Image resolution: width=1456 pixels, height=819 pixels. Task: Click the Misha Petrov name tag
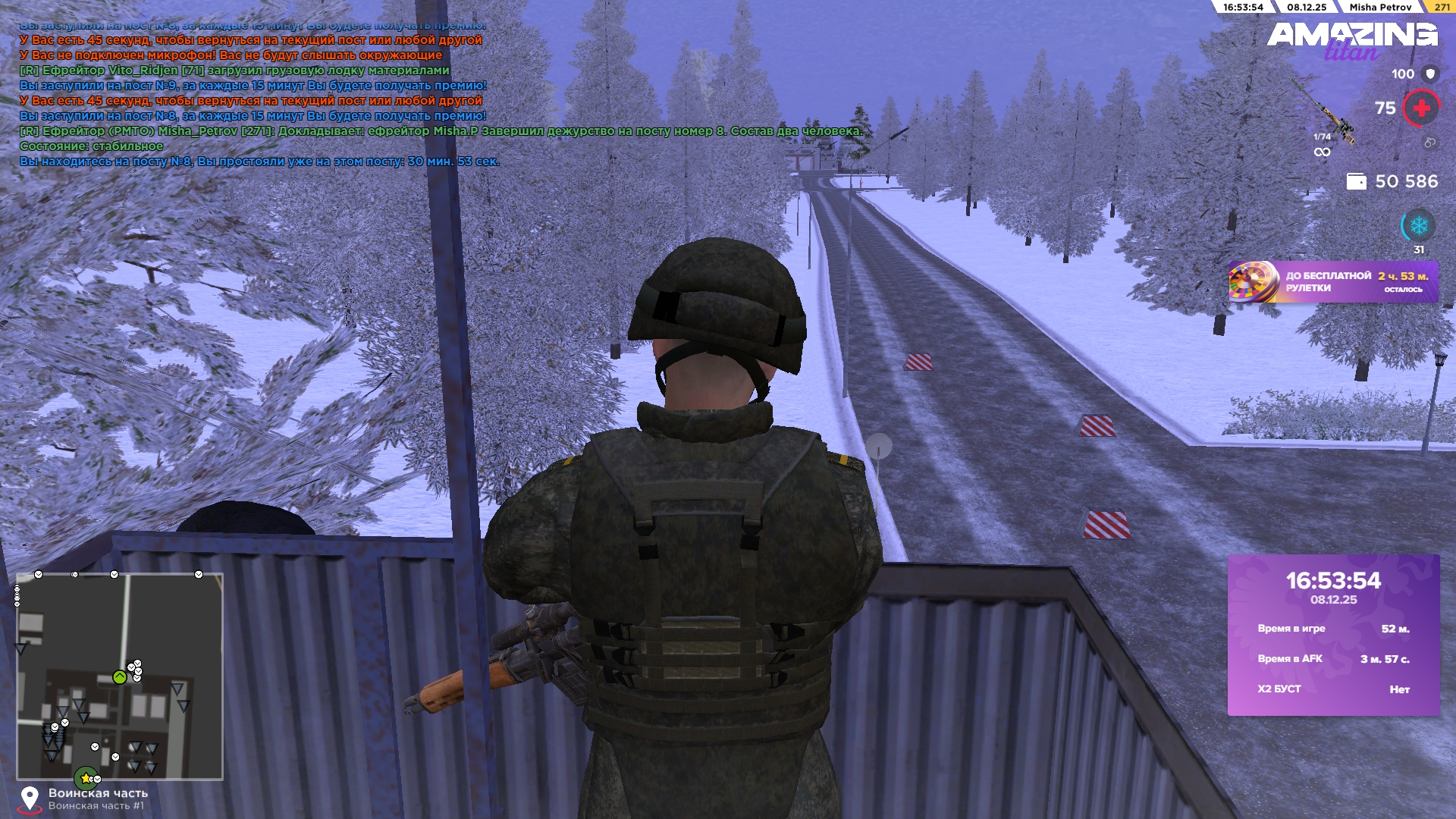(x=1379, y=7)
